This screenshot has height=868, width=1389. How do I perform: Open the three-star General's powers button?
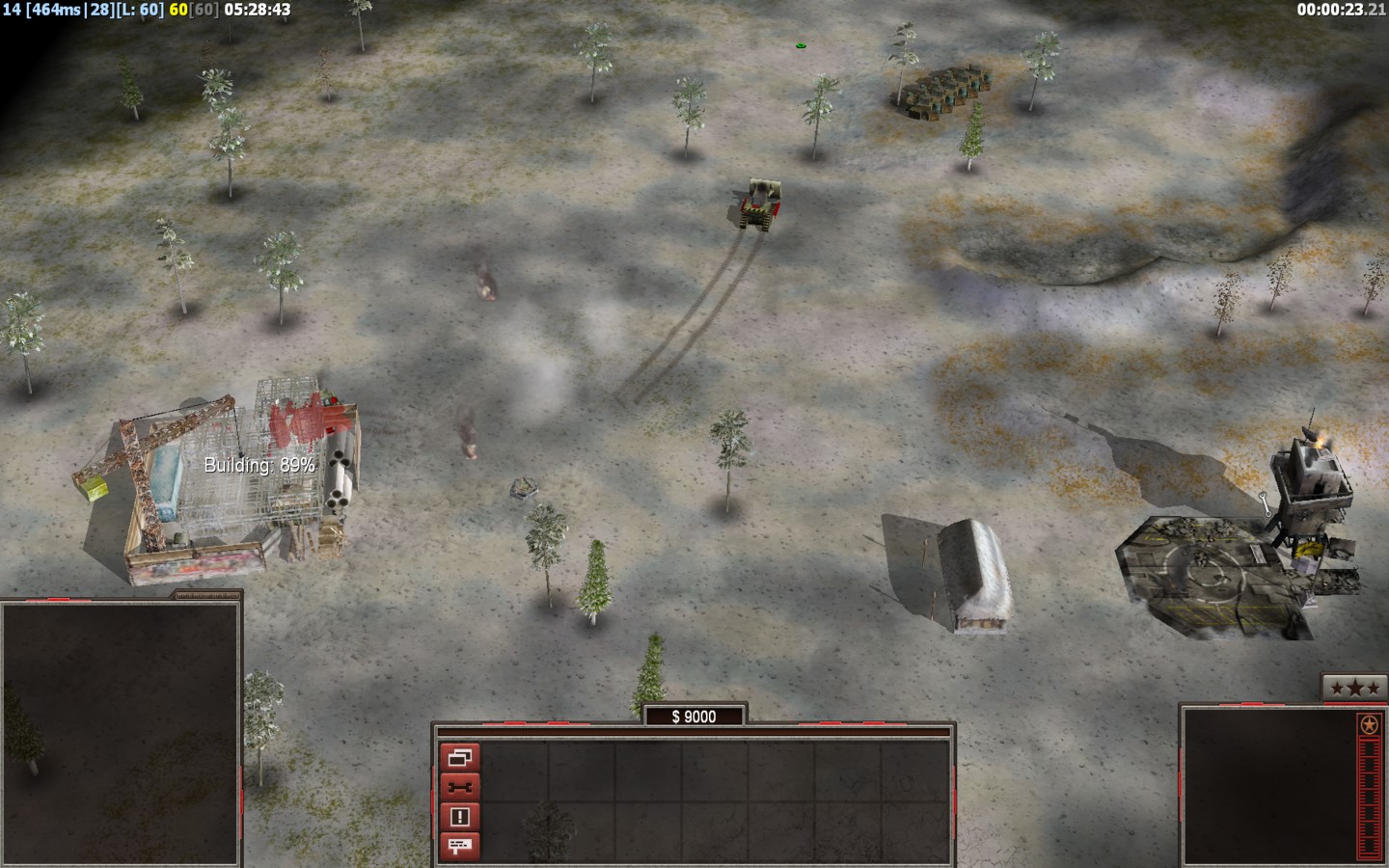coord(1348,688)
